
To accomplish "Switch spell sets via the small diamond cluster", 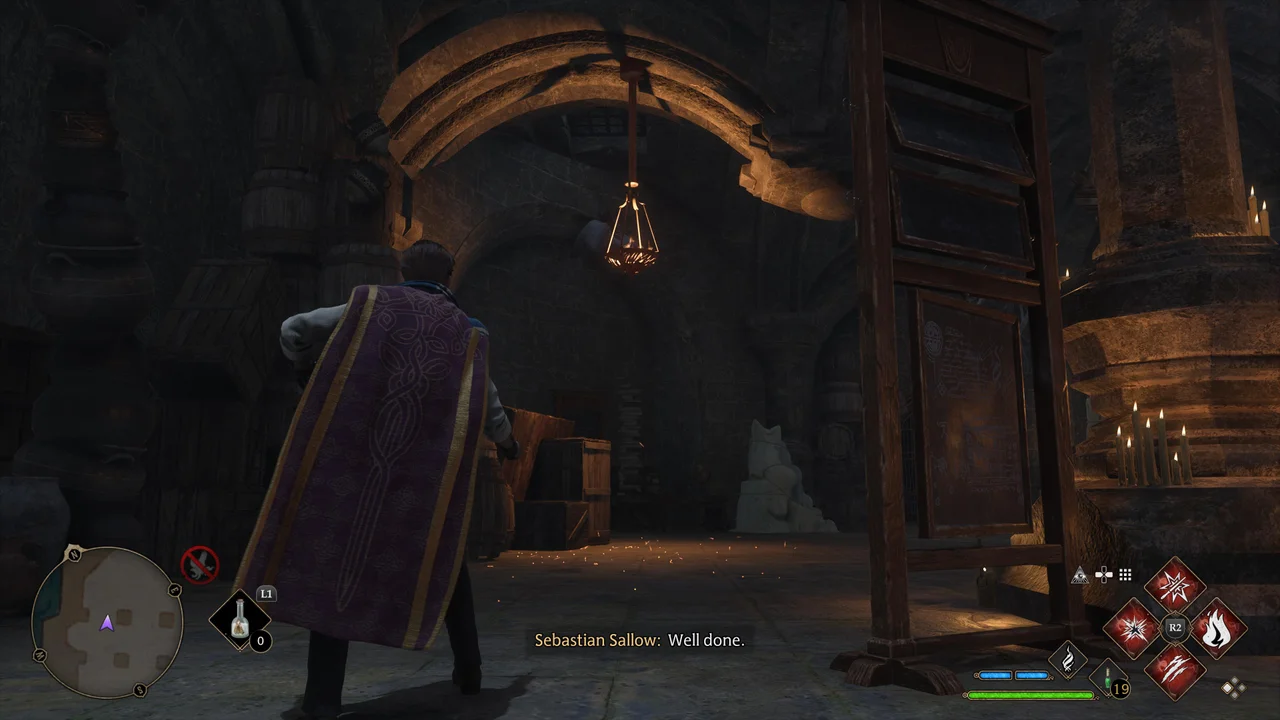I will (1232, 686).
